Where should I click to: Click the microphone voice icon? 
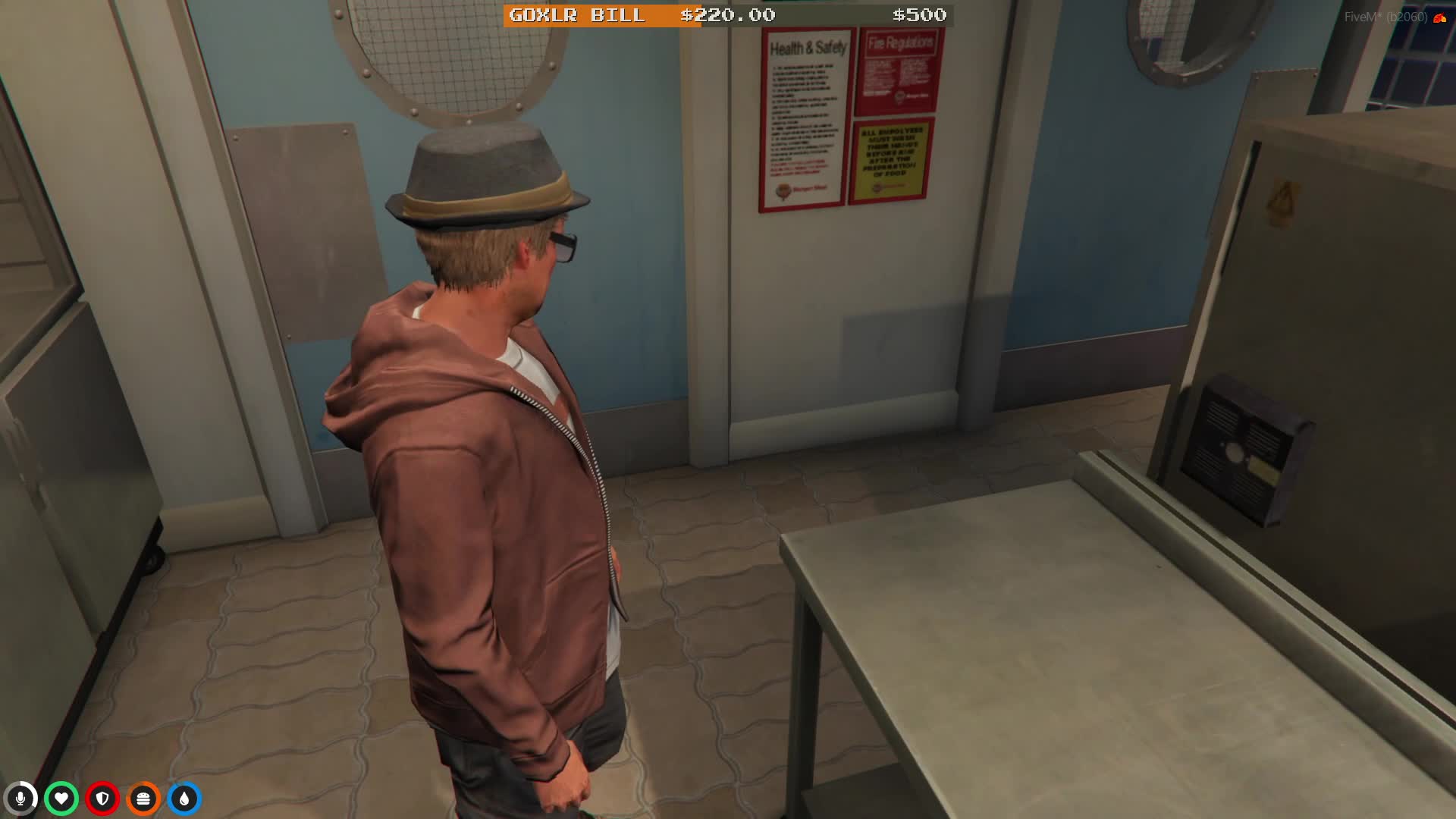20,799
